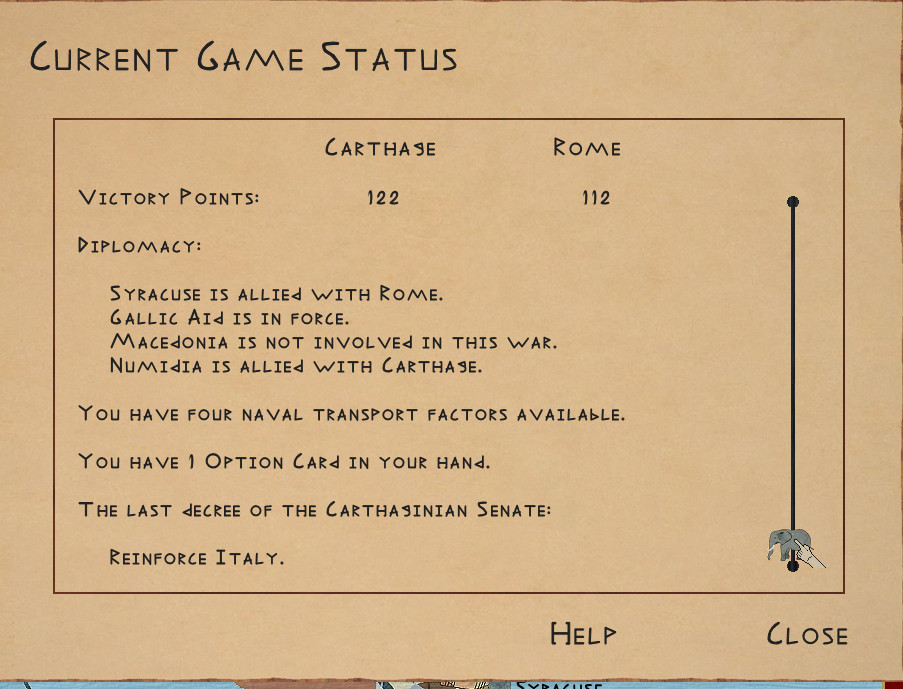Open the Help text

click(x=583, y=633)
